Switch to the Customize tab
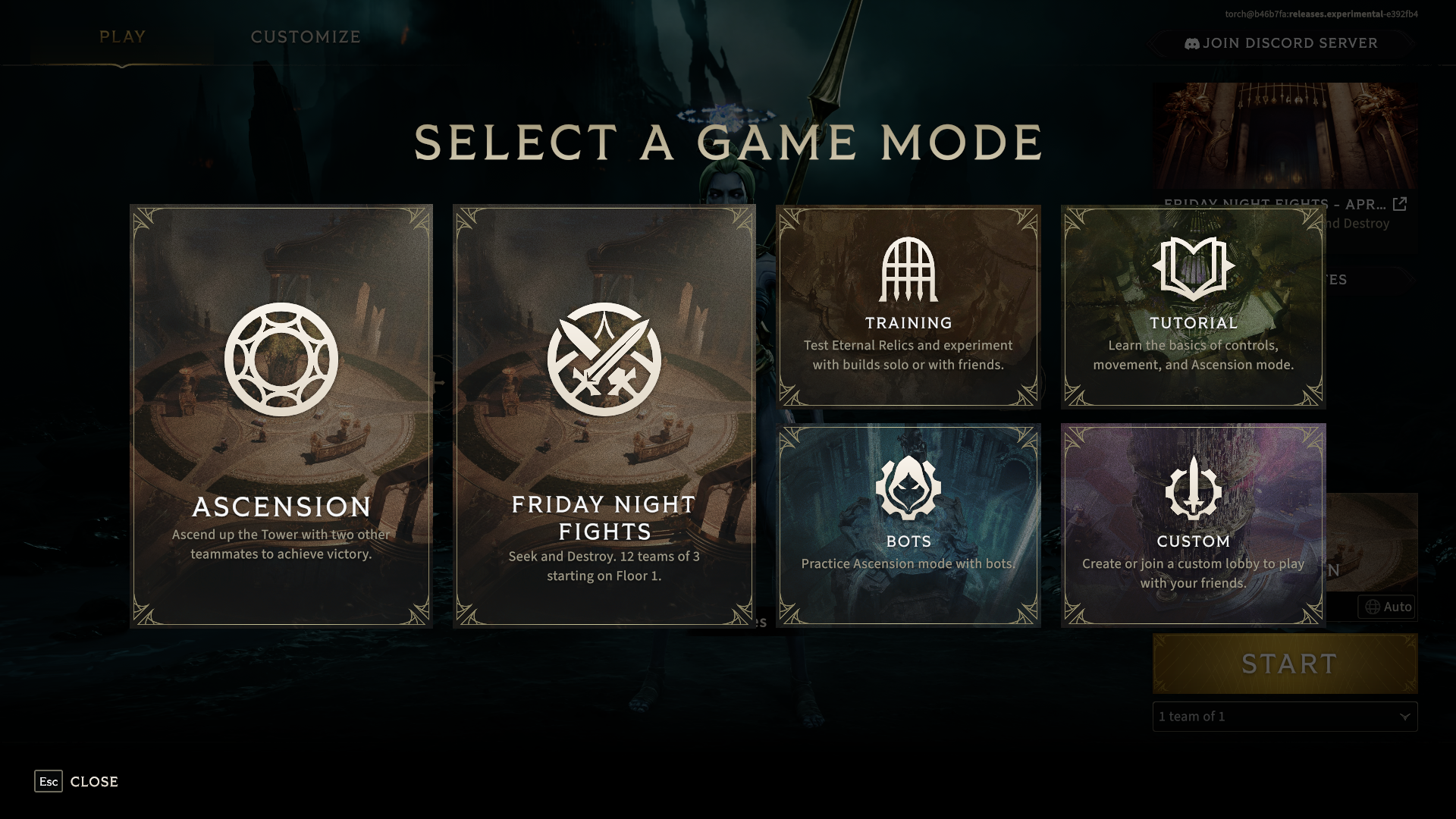The image size is (1456, 819). 306,36
